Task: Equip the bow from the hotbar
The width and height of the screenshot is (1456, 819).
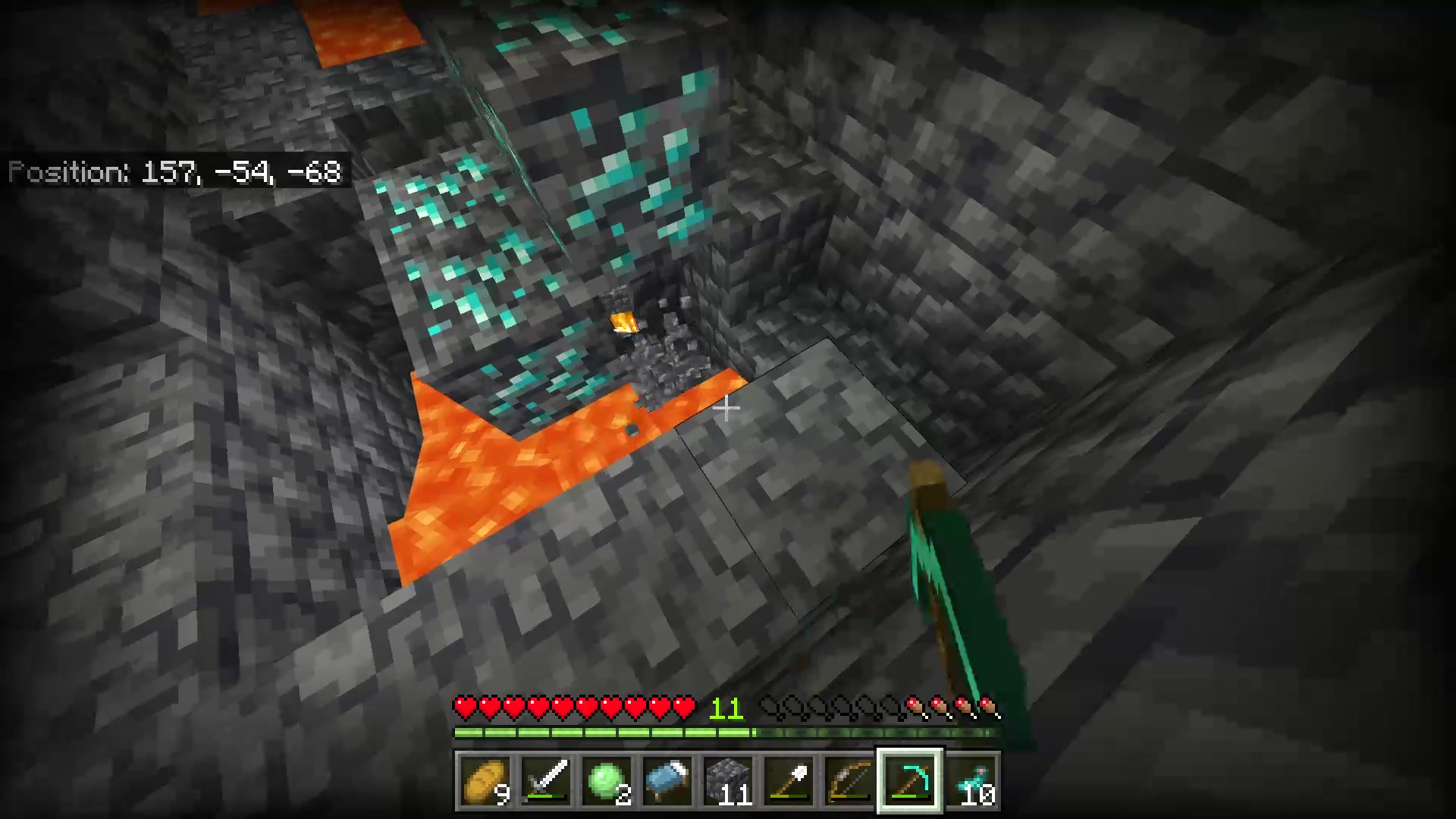Action: coord(849,781)
